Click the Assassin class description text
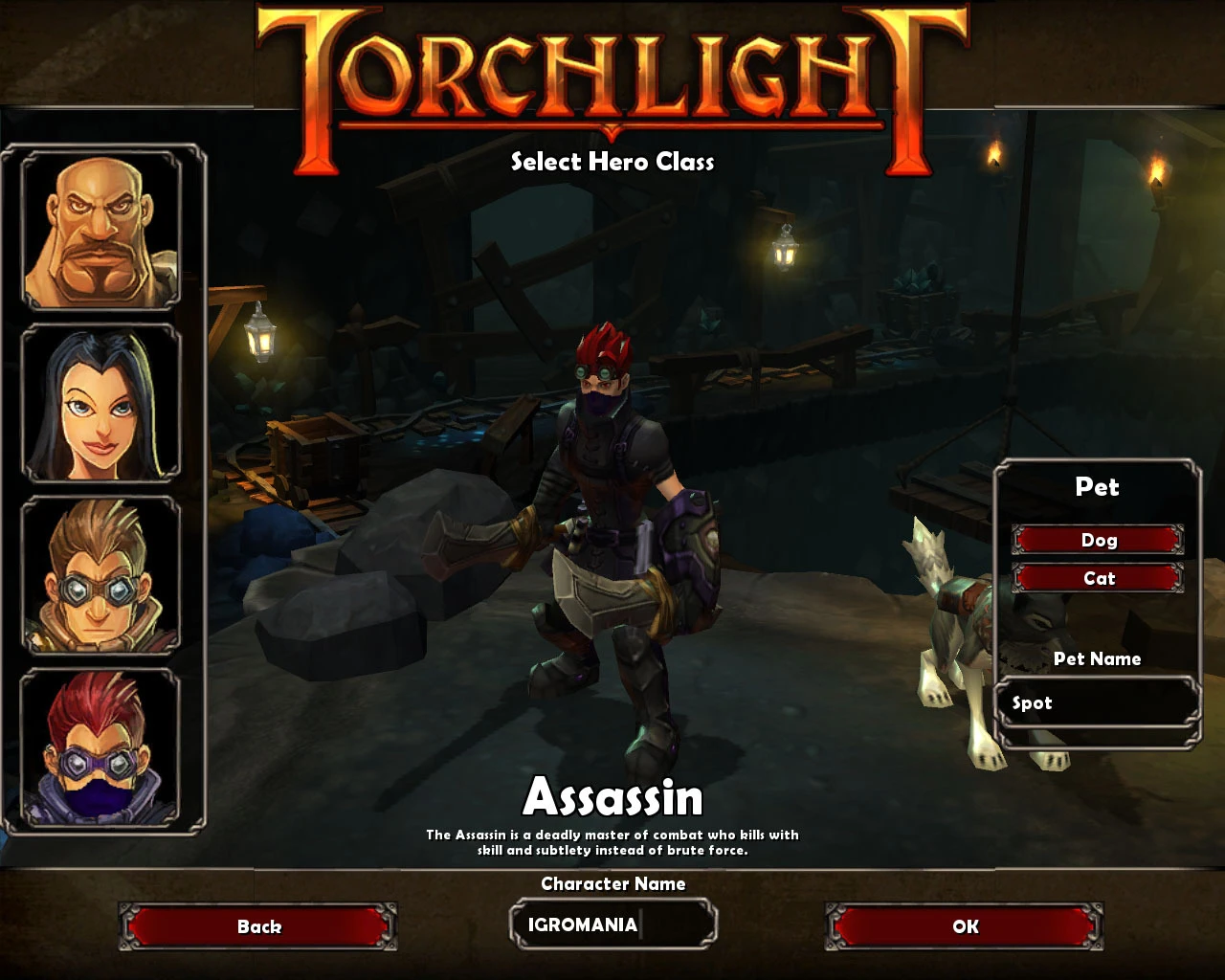 (x=612, y=841)
